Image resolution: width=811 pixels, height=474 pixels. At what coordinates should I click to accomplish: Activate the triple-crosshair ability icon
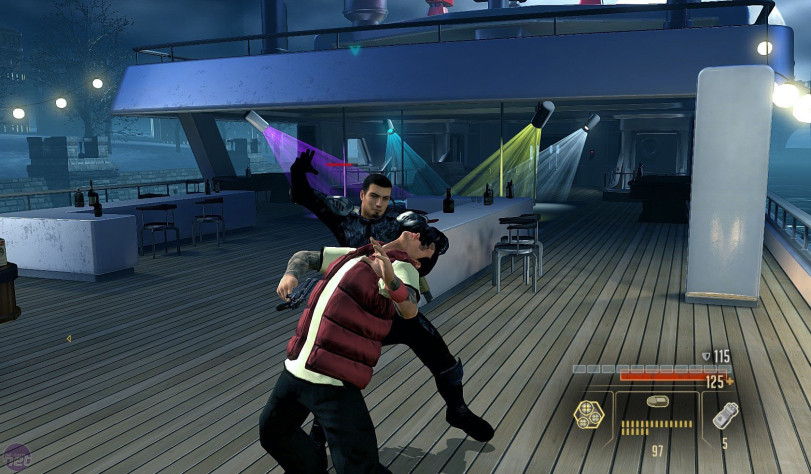[588, 413]
